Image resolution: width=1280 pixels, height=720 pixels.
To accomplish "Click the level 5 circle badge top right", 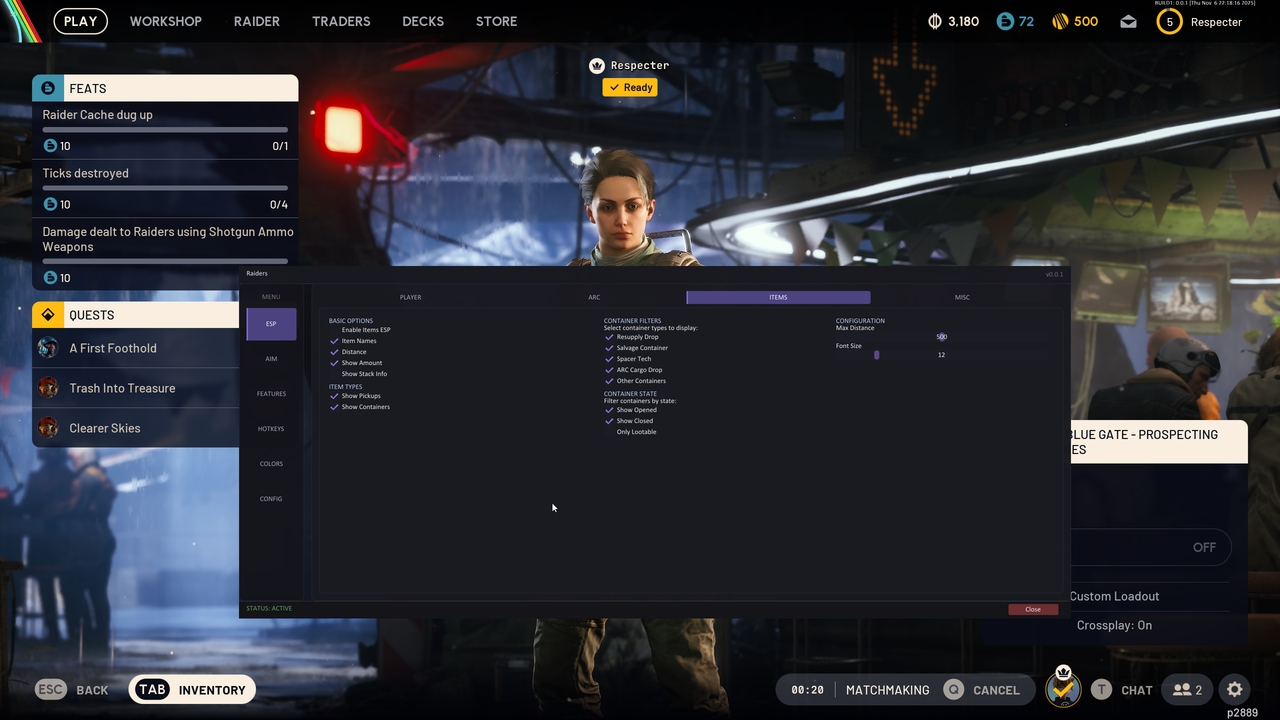I will (1169, 21).
